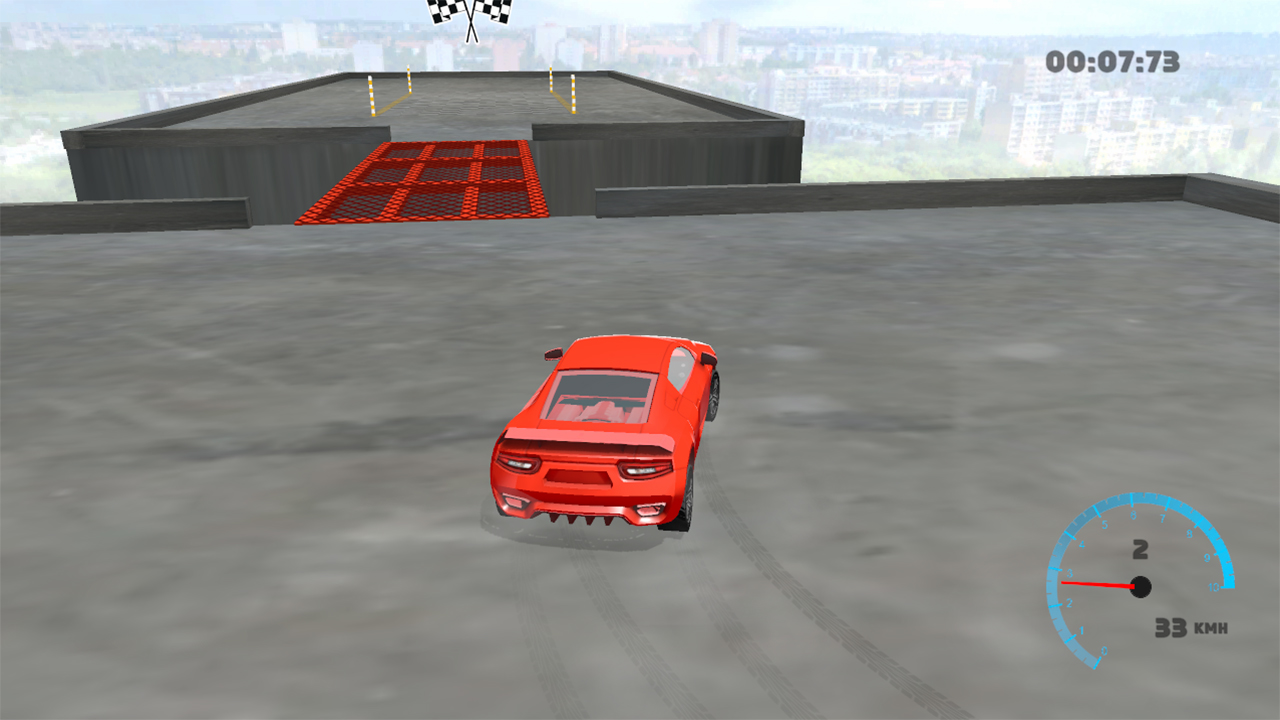Click the number 5 on the tachometer dial
This screenshot has height=720, width=1280.
pyautogui.click(x=1105, y=522)
